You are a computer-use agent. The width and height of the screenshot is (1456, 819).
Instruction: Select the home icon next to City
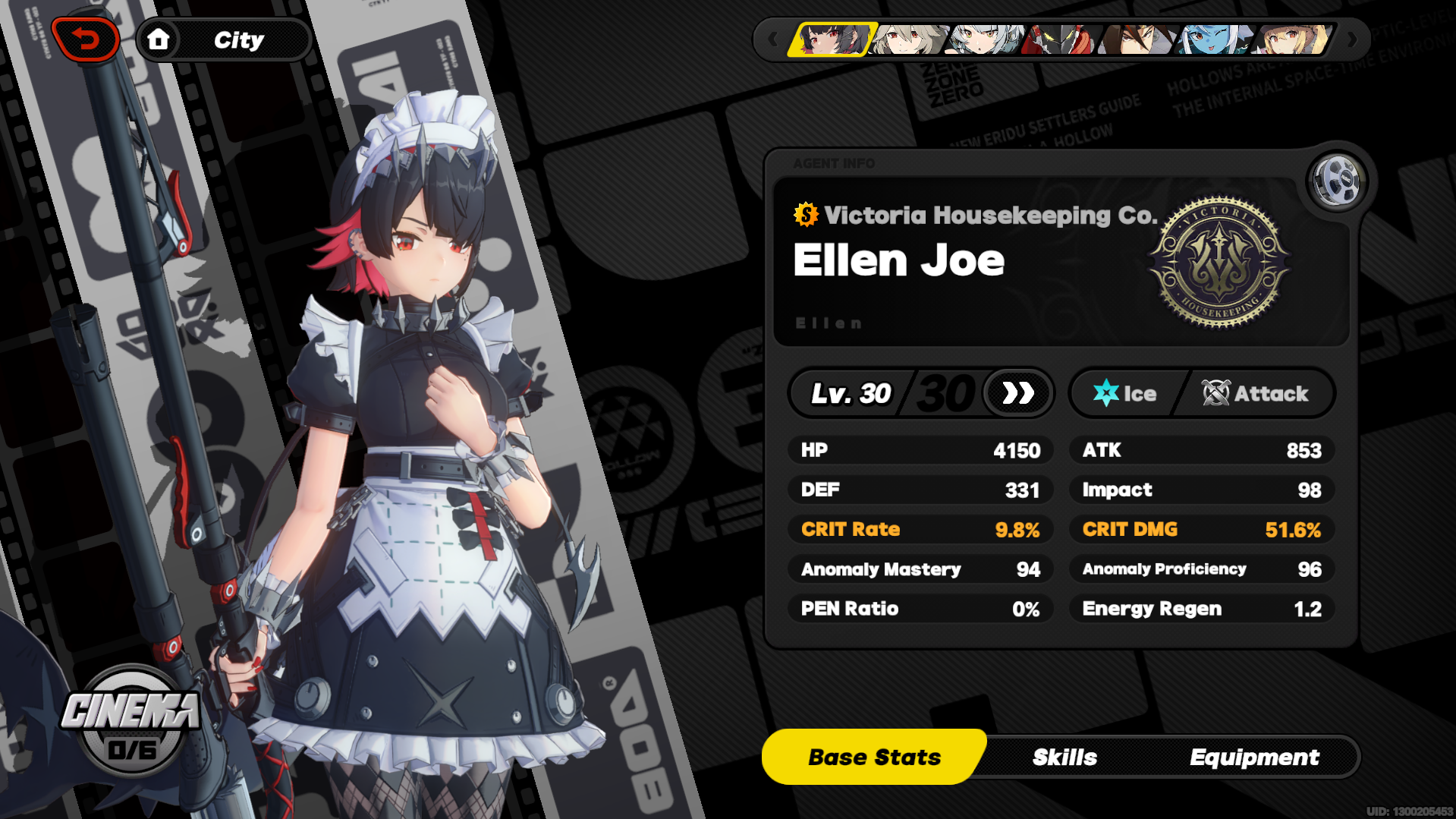tap(160, 39)
